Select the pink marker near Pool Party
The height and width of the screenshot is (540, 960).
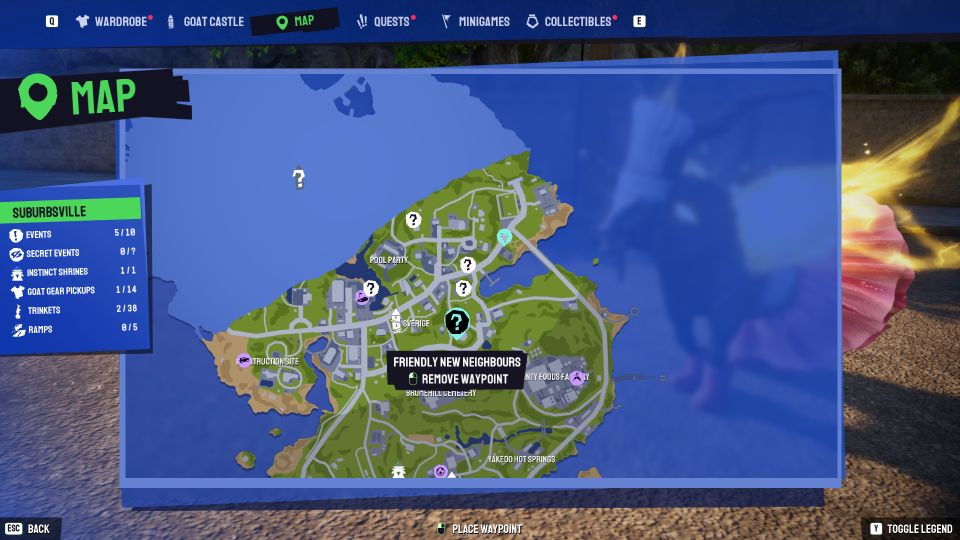(x=363, y=296)
